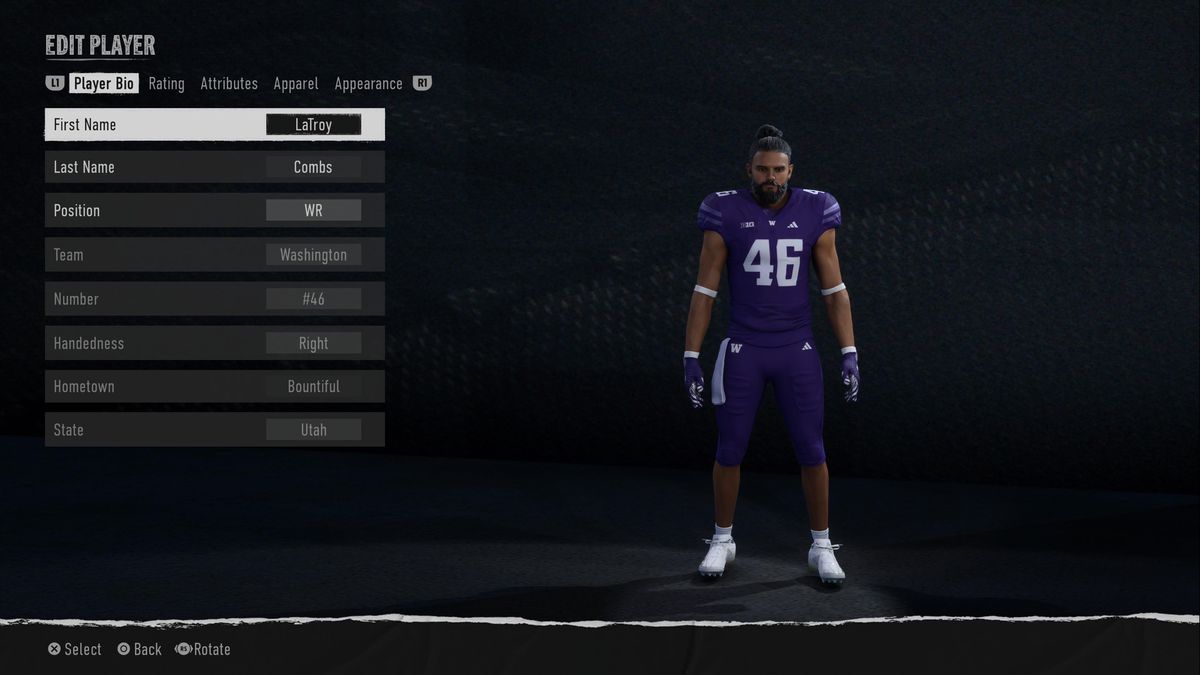Switch to the Player Bio tab

pos(104,84)
